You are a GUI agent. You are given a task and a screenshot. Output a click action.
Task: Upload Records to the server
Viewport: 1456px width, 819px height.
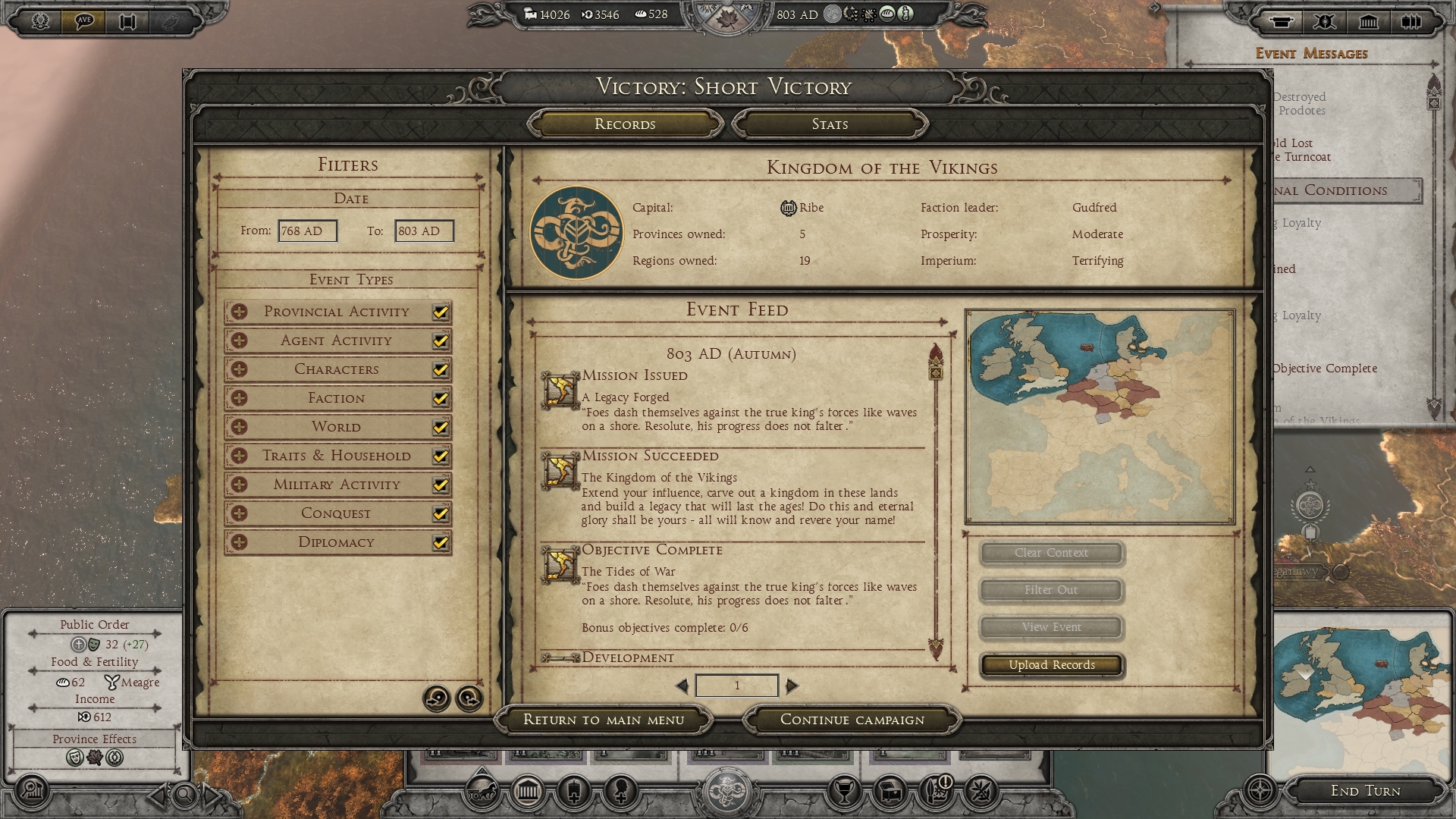coord(1051,665)
